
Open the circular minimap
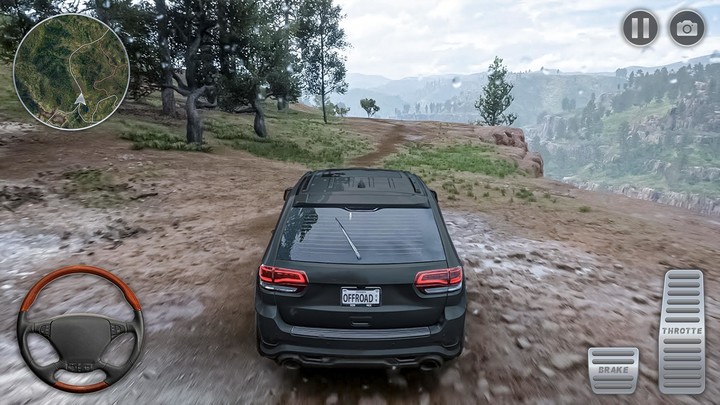tap(71, 71)
